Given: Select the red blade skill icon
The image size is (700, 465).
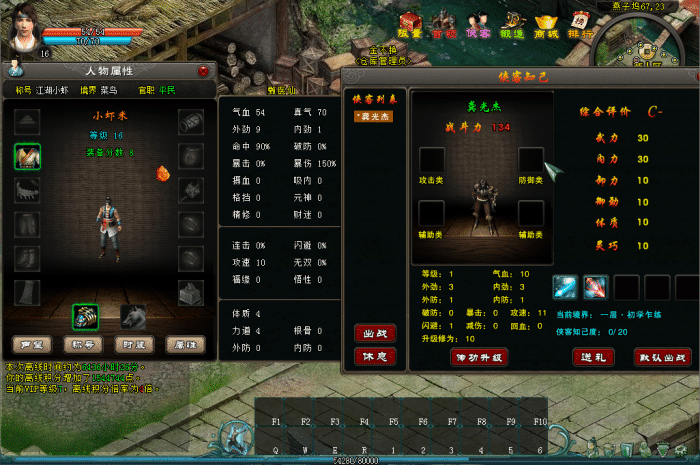Looking at the screenshot, I should point(596,288).
